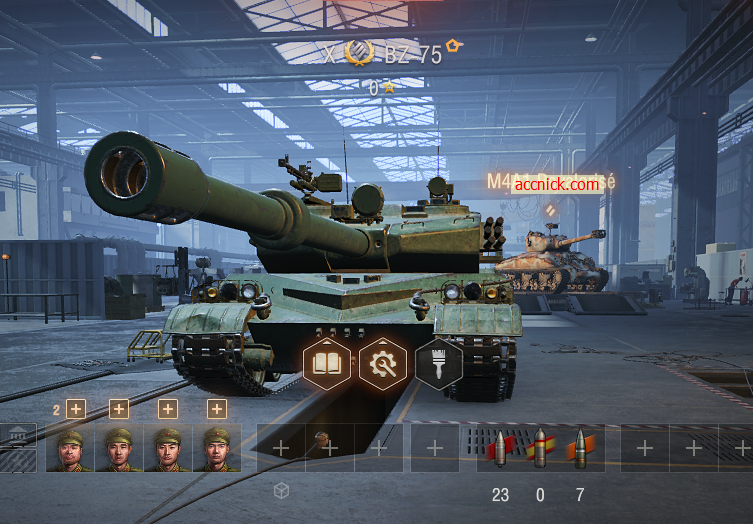Image resolution: width=753 pixels, height=524 pixels.
Task: Open the small cube icon below equipment slots
Action: [x=282, y=490]
